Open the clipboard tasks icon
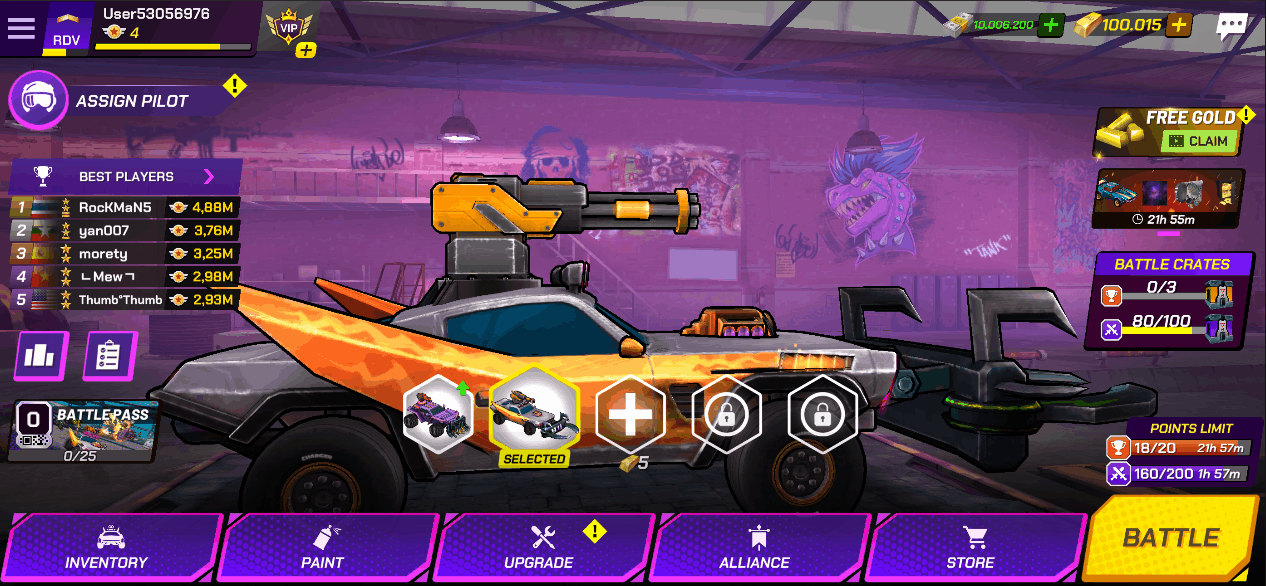1266x586 pixels. 109,356
